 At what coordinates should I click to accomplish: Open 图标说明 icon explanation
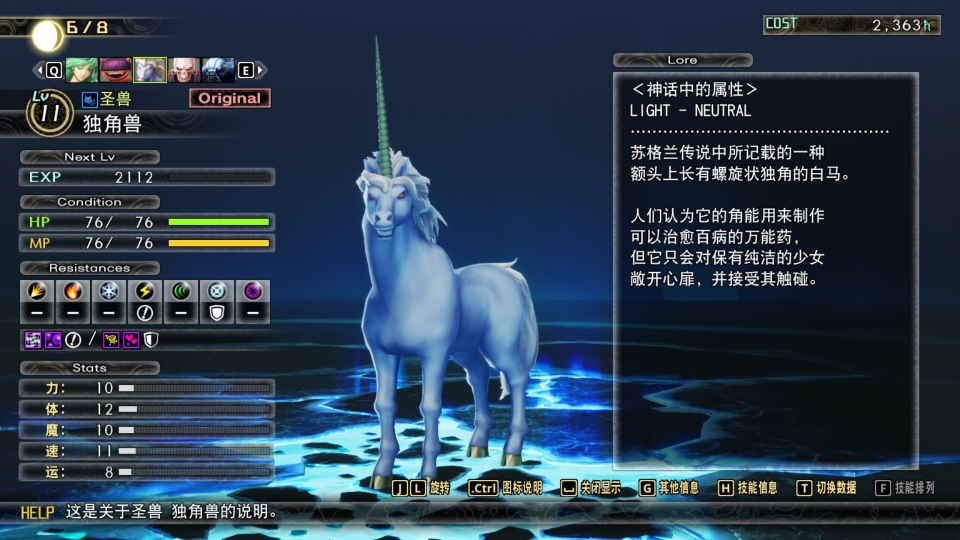coord(505,488)
